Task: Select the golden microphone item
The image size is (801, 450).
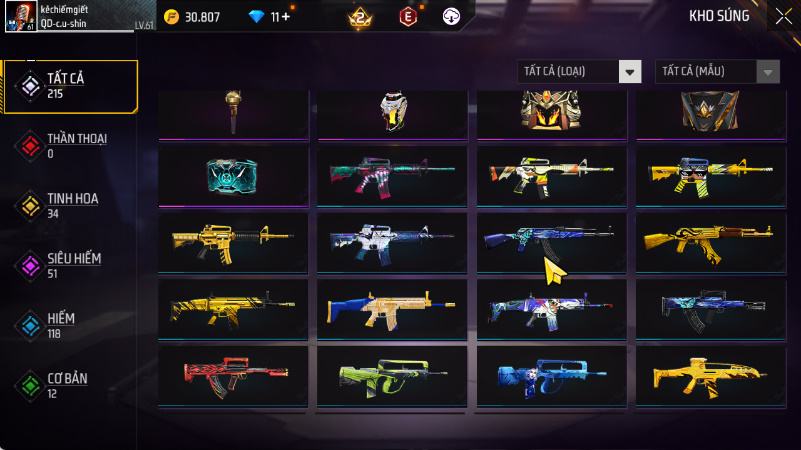Action: point(233,110)
